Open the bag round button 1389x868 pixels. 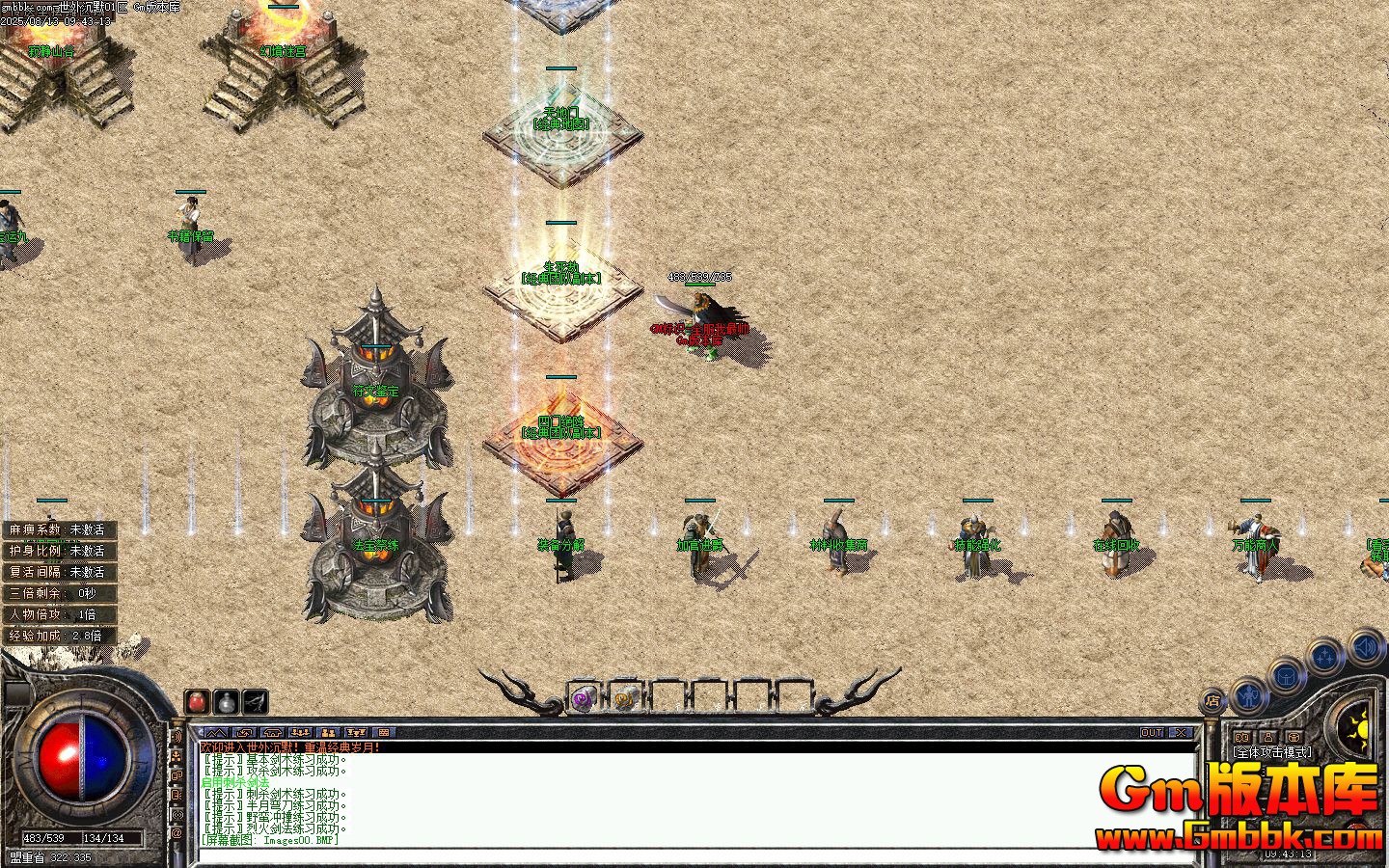pyautogui.click(x=1287, y=675)
